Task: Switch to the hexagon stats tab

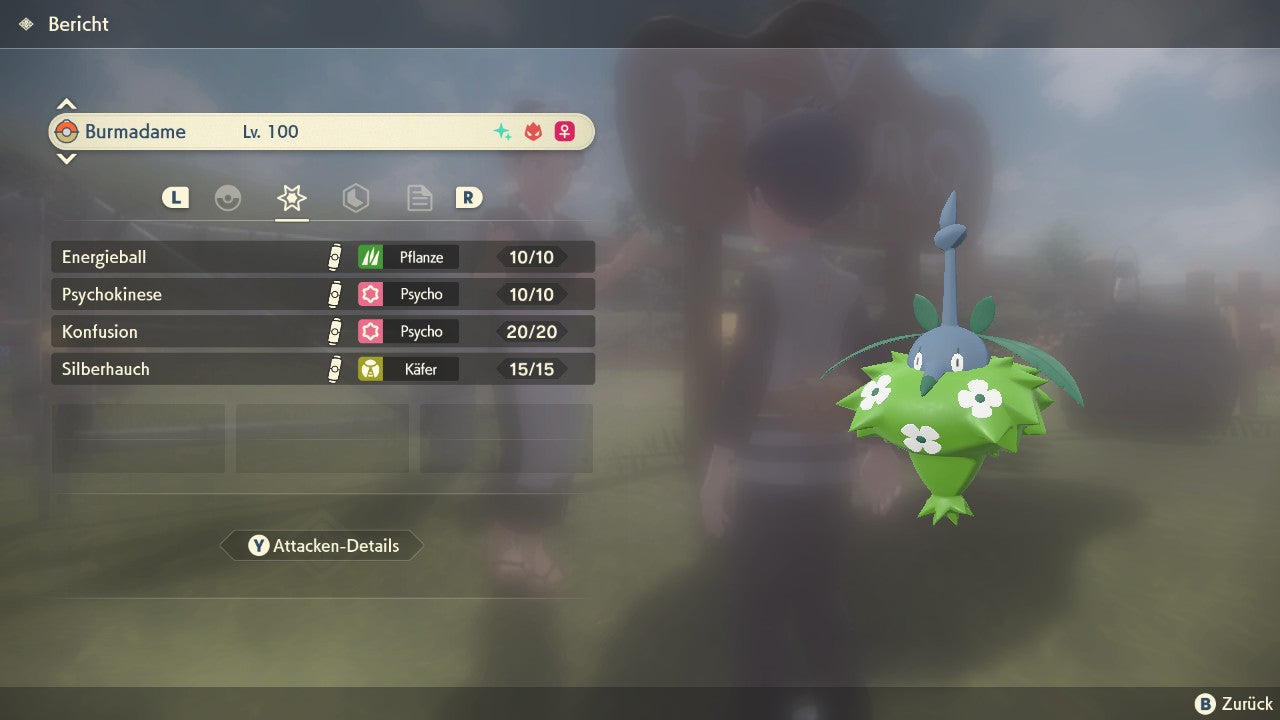Action: [355, 198]
